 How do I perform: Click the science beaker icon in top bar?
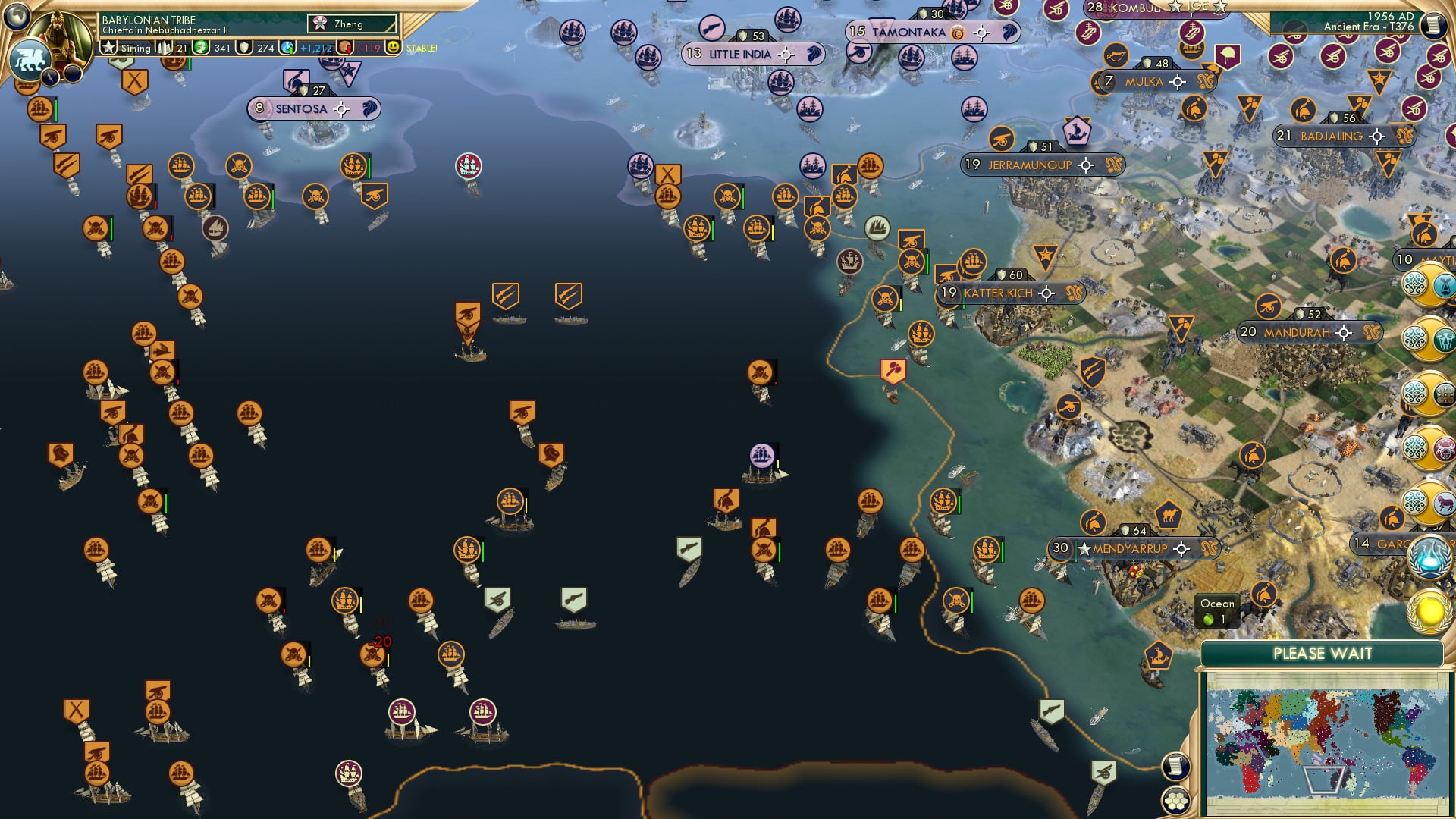pos(288,48)
